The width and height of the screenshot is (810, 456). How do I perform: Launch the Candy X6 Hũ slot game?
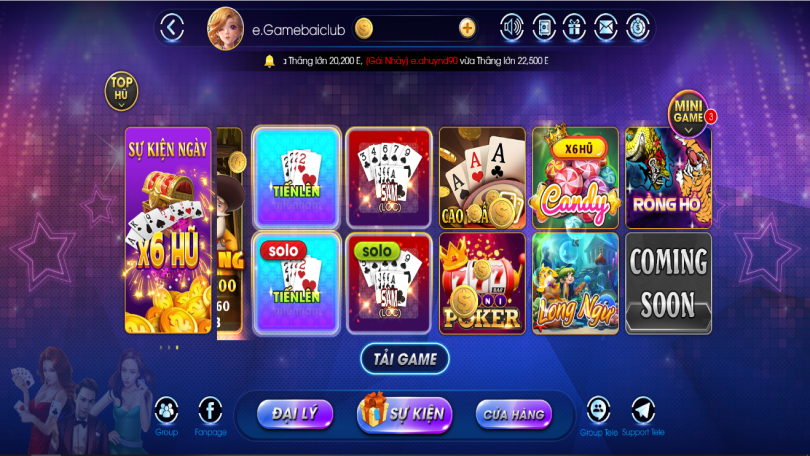click(575, 176)
